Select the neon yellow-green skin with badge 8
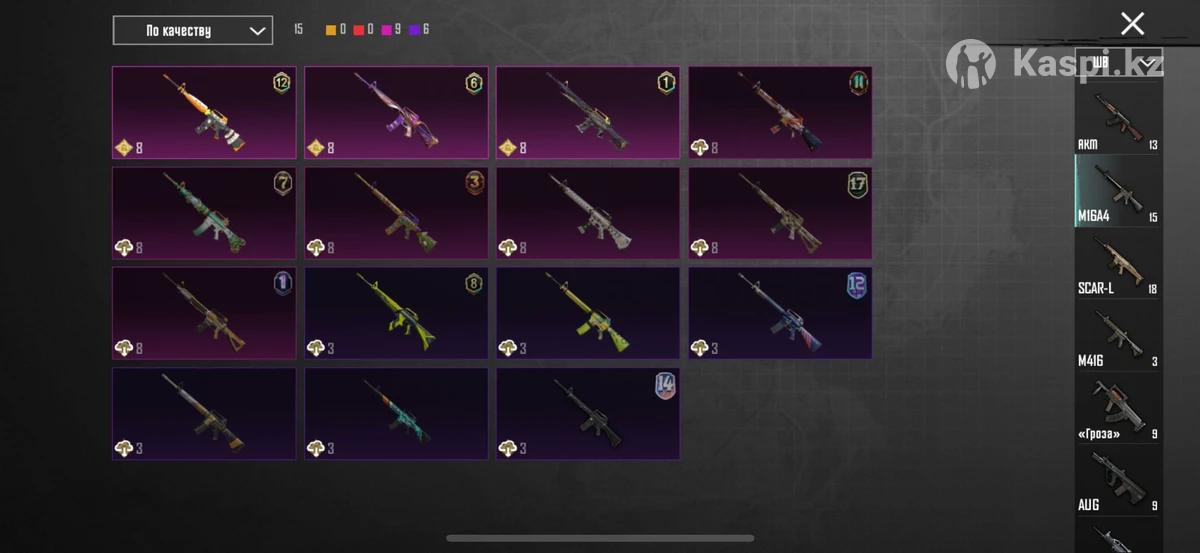The height and width of the screenshot is (553, 1200). click(396, 312)
